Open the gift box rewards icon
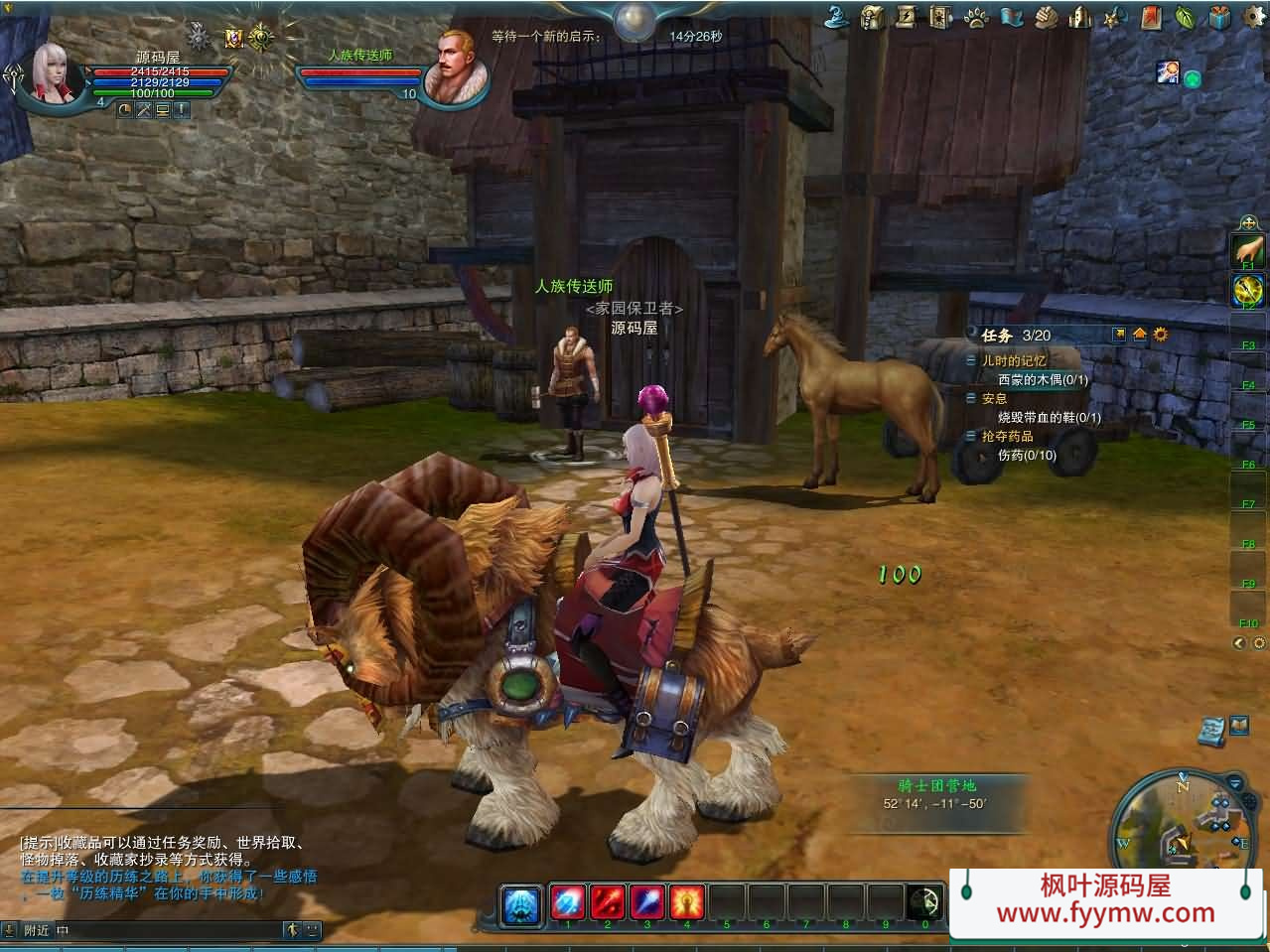Viewport: 1270px width, 952px height. [x=1220, y=17]
